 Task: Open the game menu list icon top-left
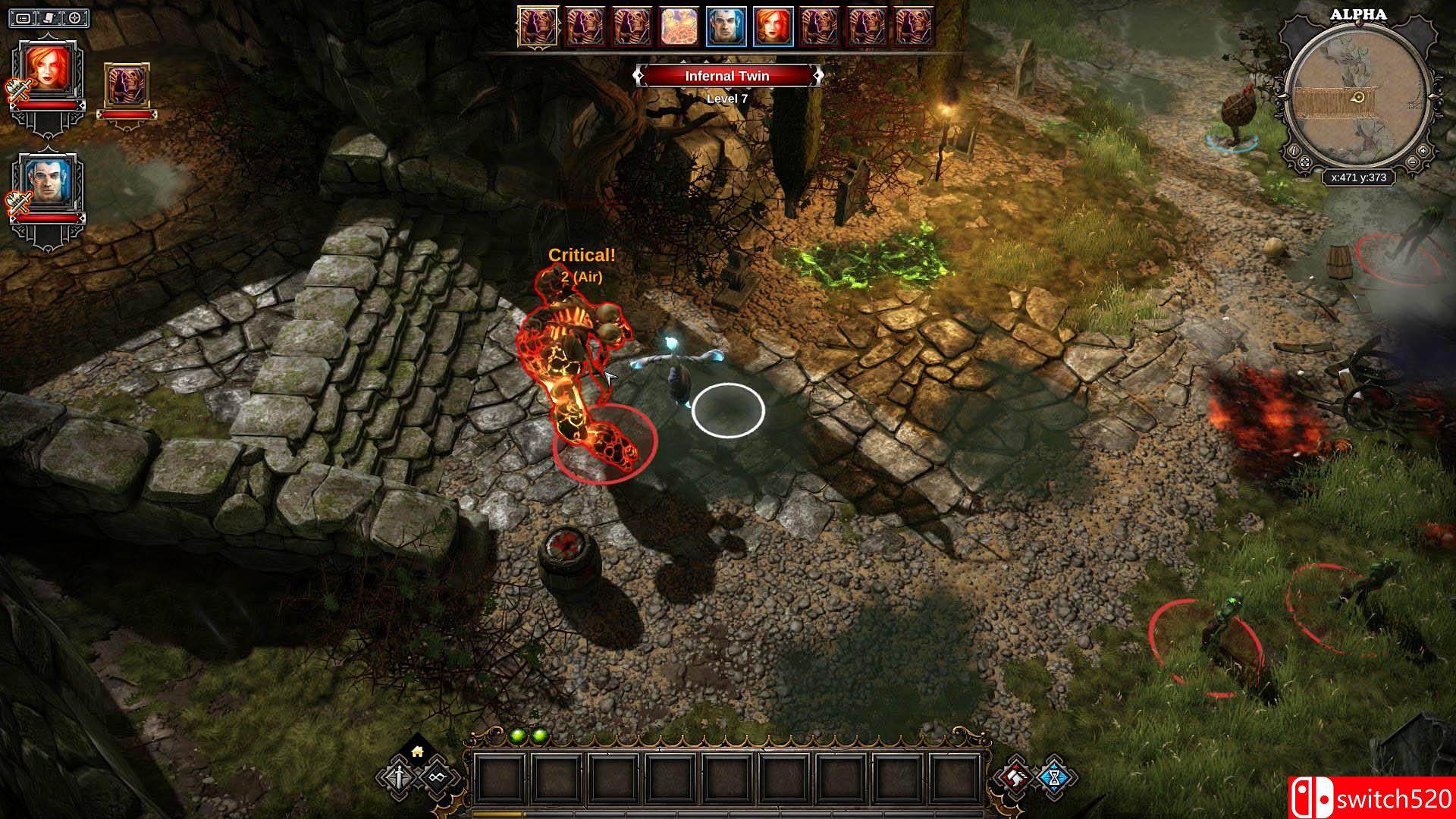pos(21,17)
